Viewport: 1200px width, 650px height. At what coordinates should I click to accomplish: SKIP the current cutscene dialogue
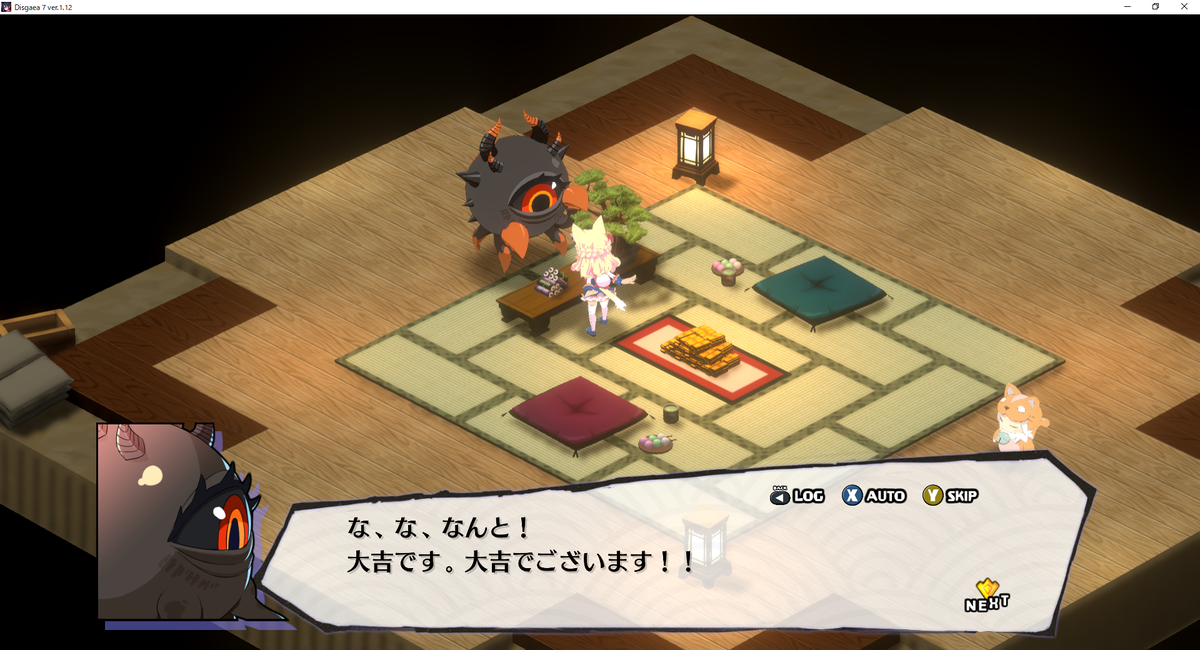coord(951,495)
